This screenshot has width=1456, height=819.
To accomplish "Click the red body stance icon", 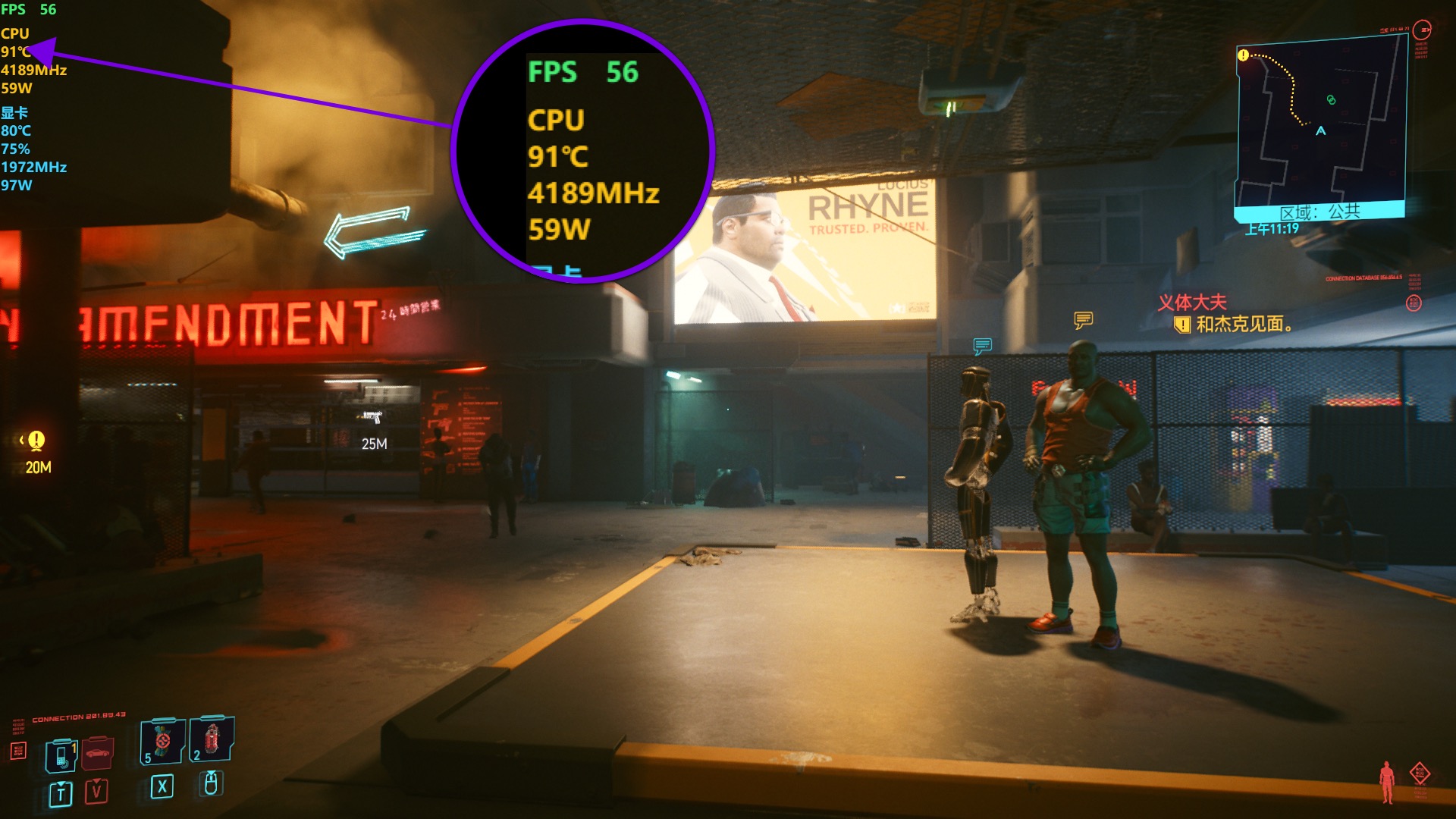I will pos(1387,782).
